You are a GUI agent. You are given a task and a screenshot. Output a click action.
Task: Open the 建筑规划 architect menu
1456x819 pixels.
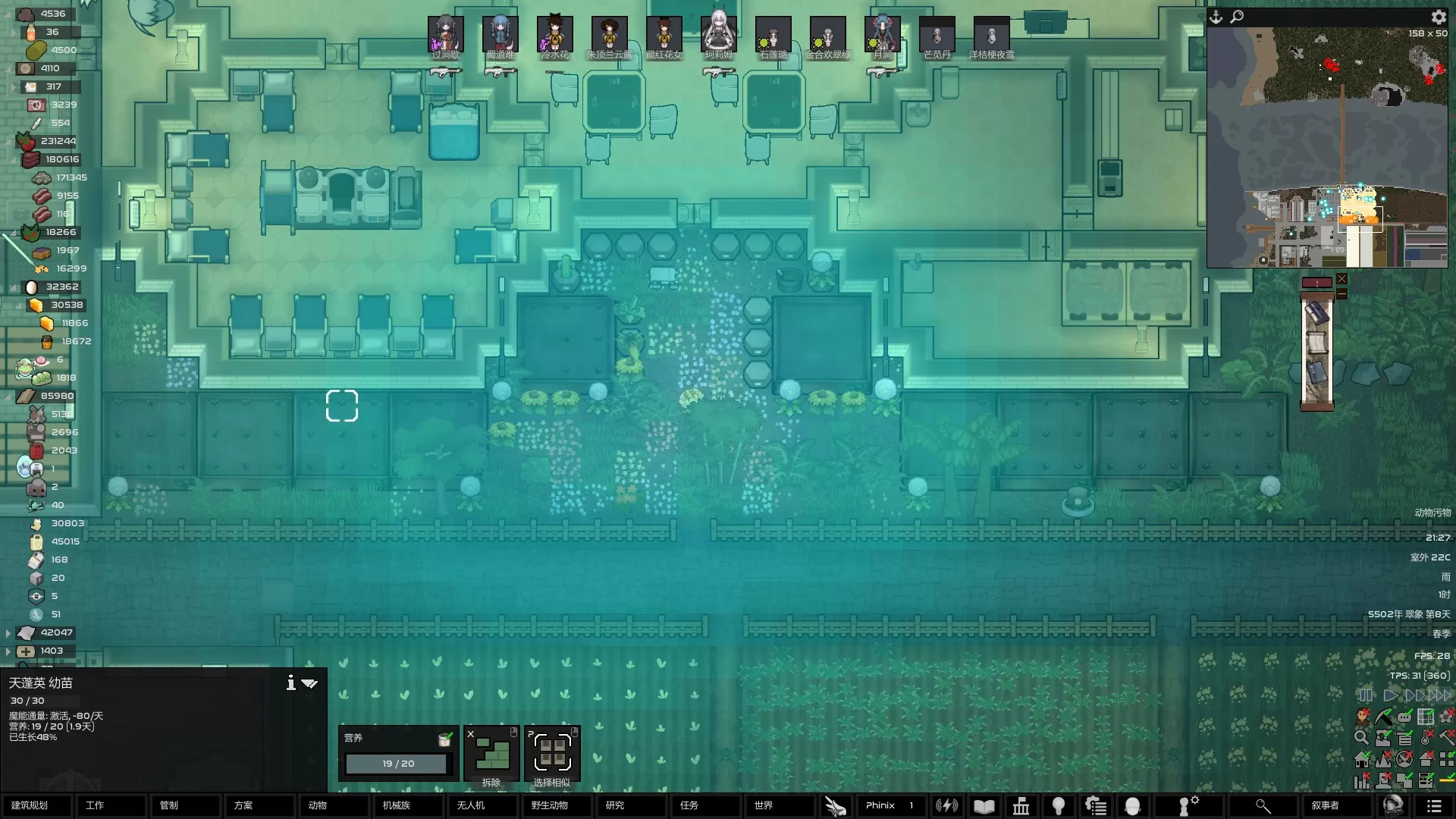[x=36, y=805]
